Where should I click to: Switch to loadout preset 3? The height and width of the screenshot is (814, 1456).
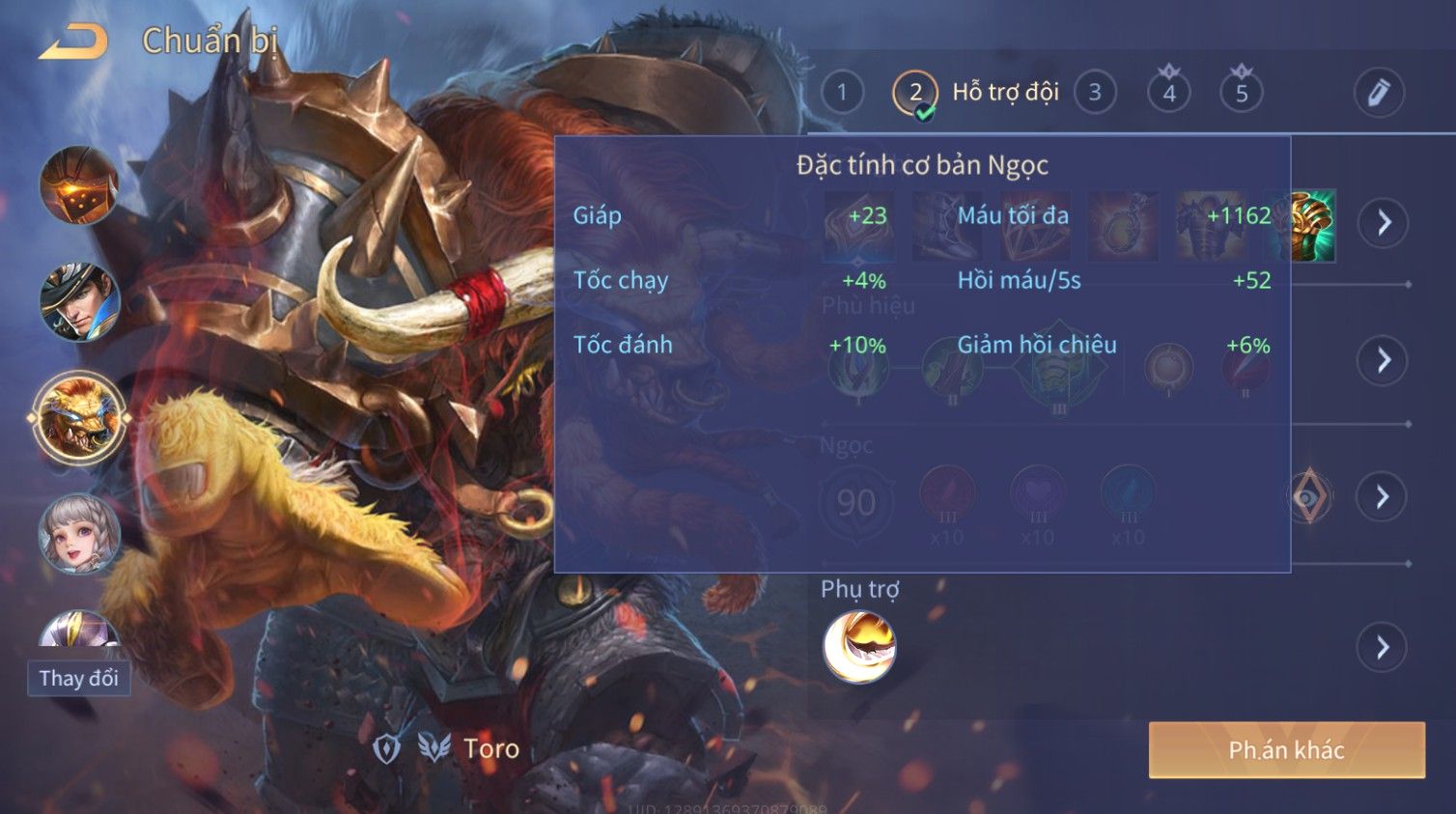point(1095,93)
